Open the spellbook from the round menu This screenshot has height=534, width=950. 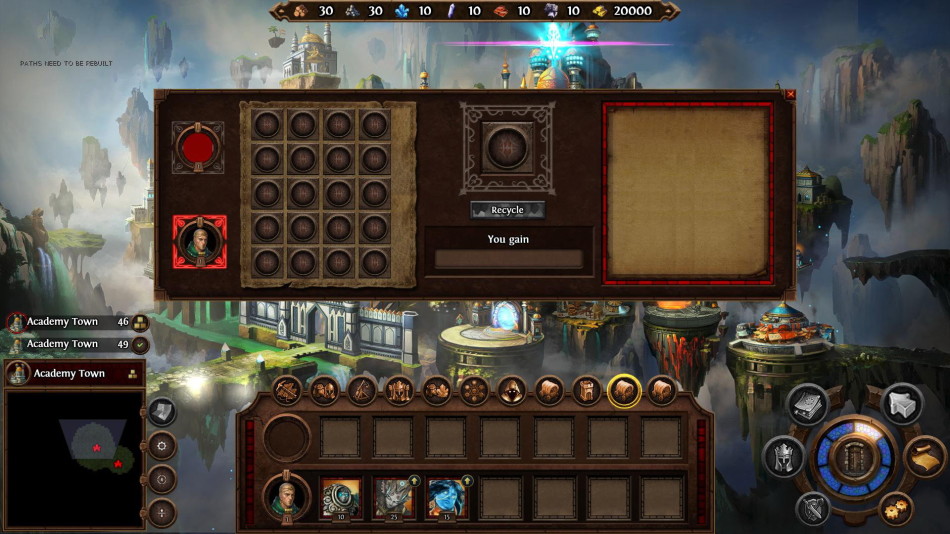pyautogui.click(x=807, y=403)
